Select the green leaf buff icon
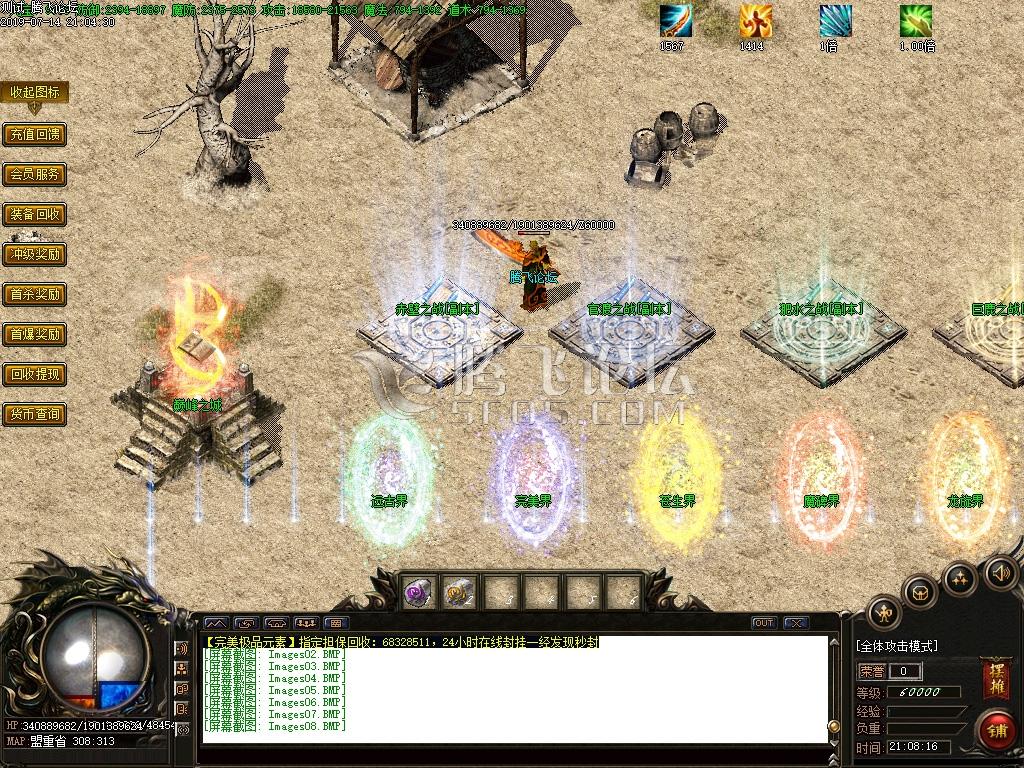Viewport: 1024px width, 768px height. click(x=915, y=21)
